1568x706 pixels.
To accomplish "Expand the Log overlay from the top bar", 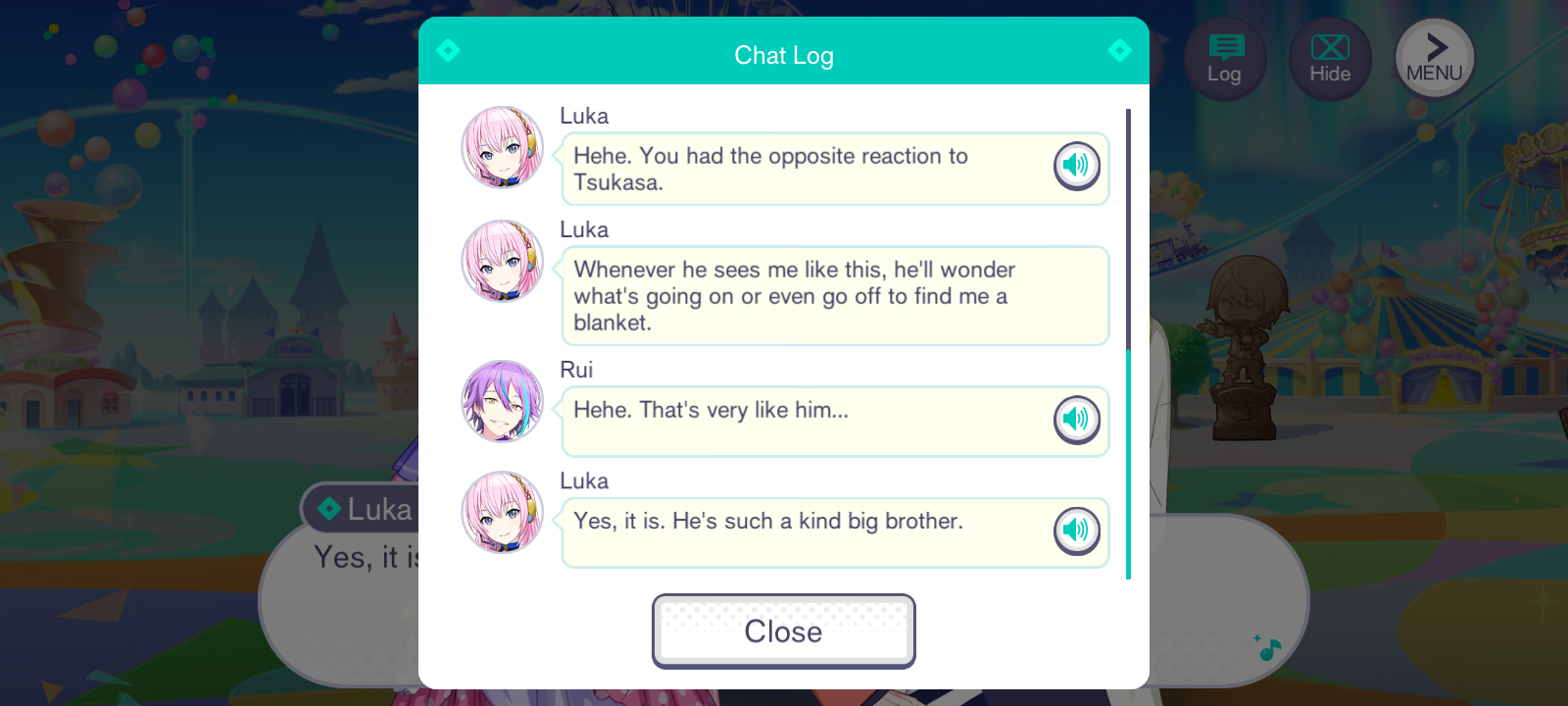I will (1225, 57).
